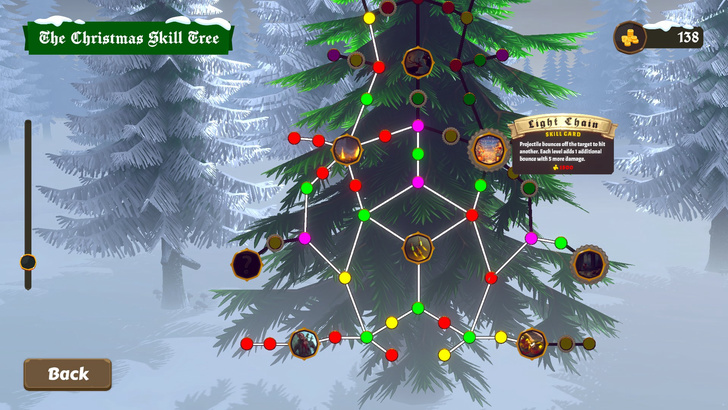Choose the claw marks skill node in center
This screenshot has height=410, width=728.
point(418,247)
